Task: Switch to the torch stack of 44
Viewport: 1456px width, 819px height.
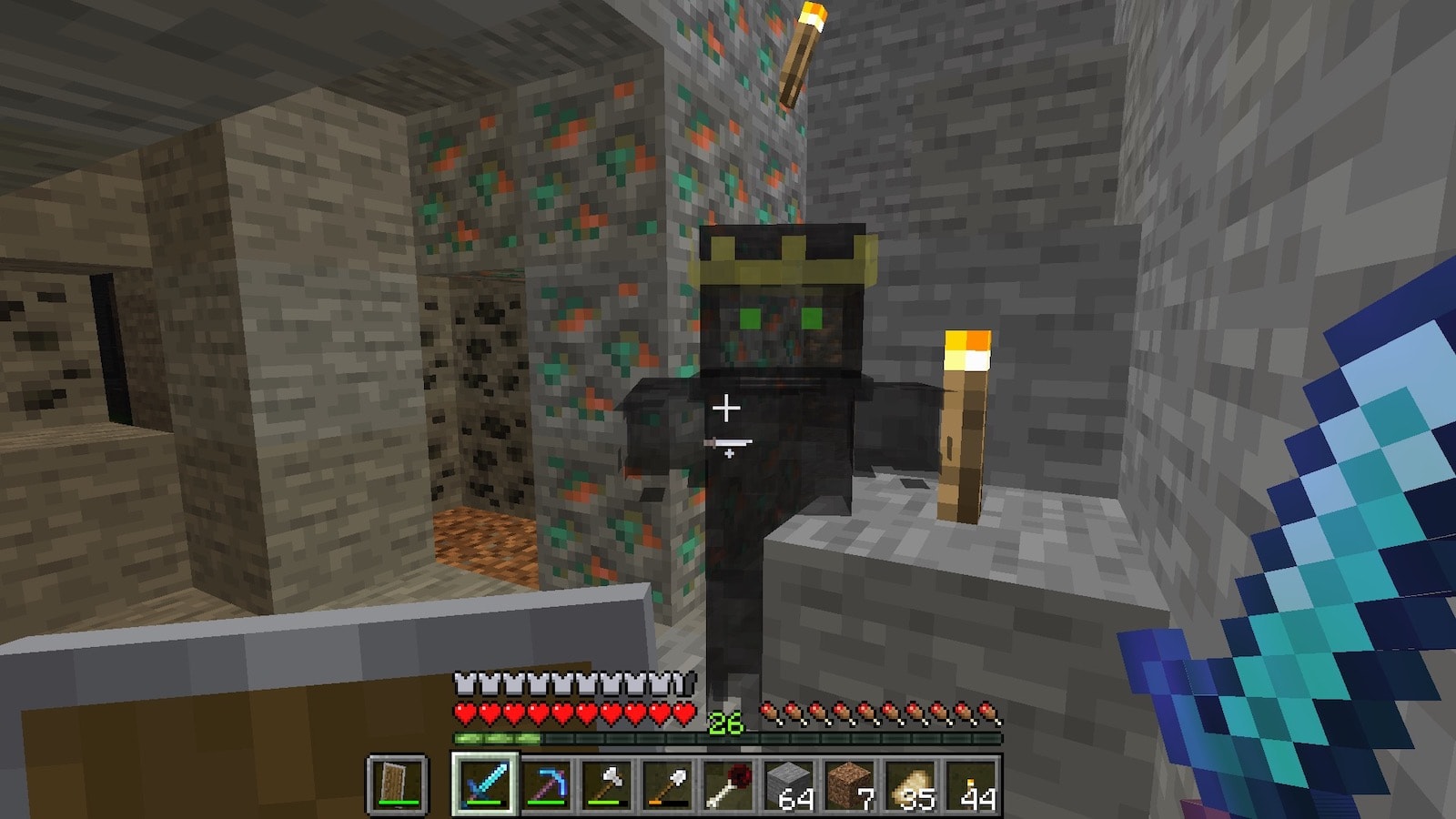Action: pyautogui.click(x=973, y=784)
